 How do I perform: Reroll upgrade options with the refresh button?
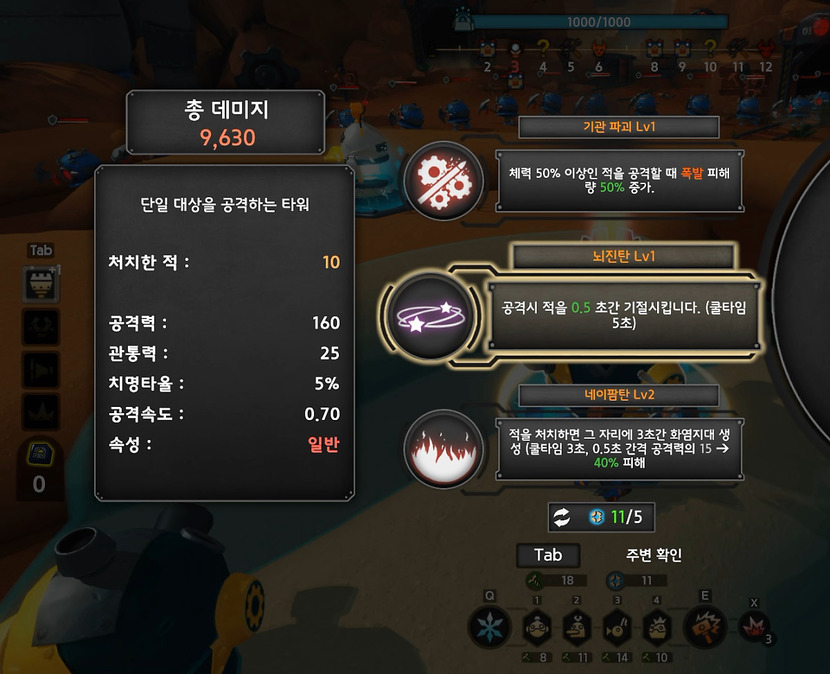562,517
